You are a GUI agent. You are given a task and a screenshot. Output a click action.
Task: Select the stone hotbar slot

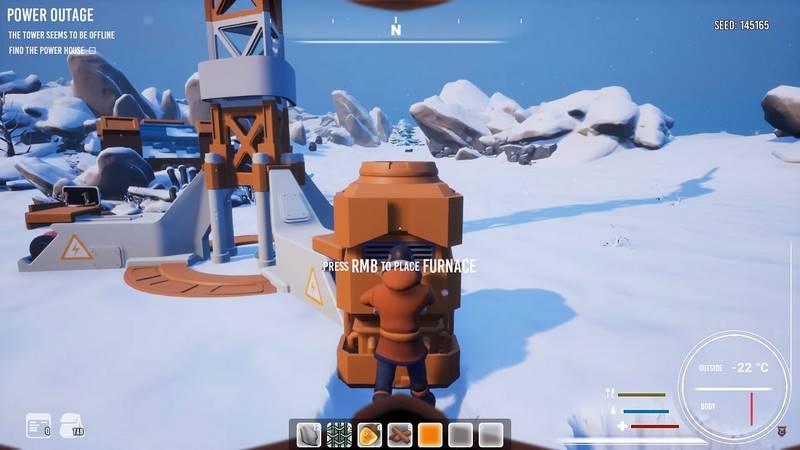point(309,435)
